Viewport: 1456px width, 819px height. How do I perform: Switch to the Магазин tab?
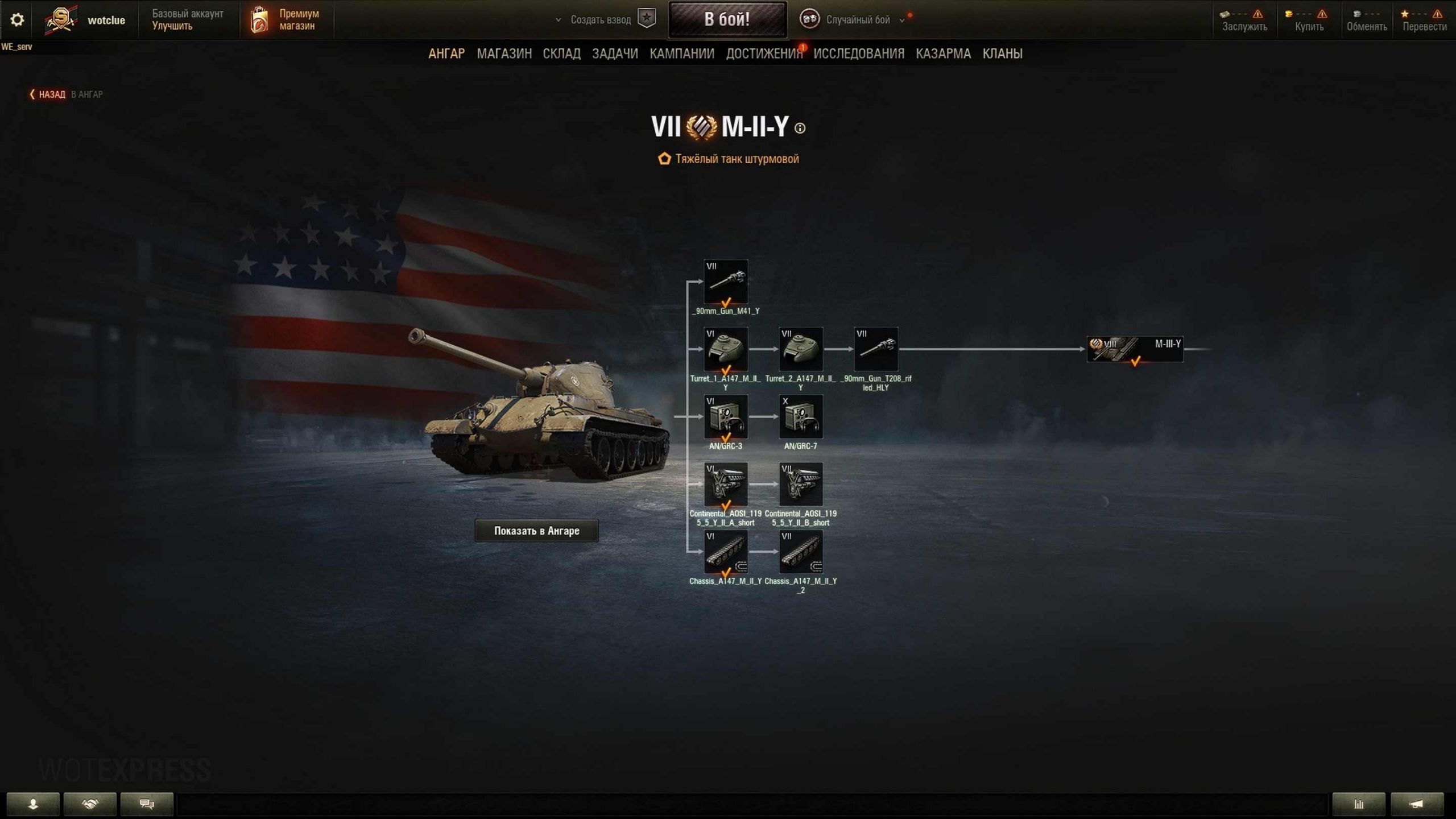pyautogui.click(x=504, y=53)
